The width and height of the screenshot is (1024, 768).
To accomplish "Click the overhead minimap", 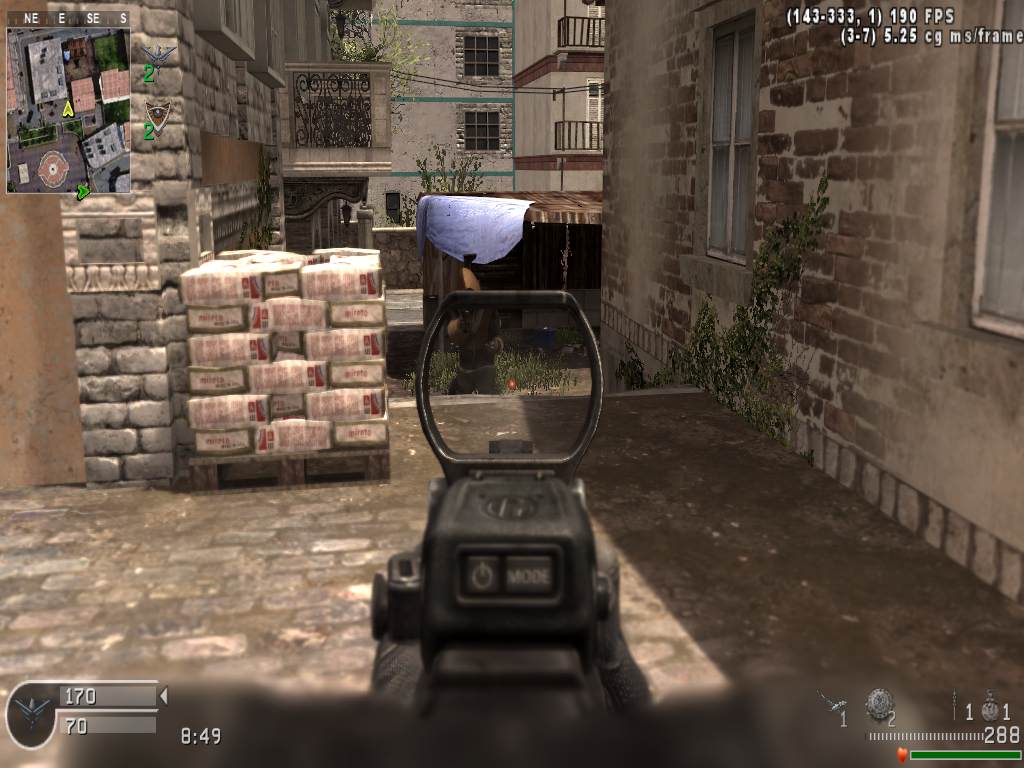I will 68,110.
